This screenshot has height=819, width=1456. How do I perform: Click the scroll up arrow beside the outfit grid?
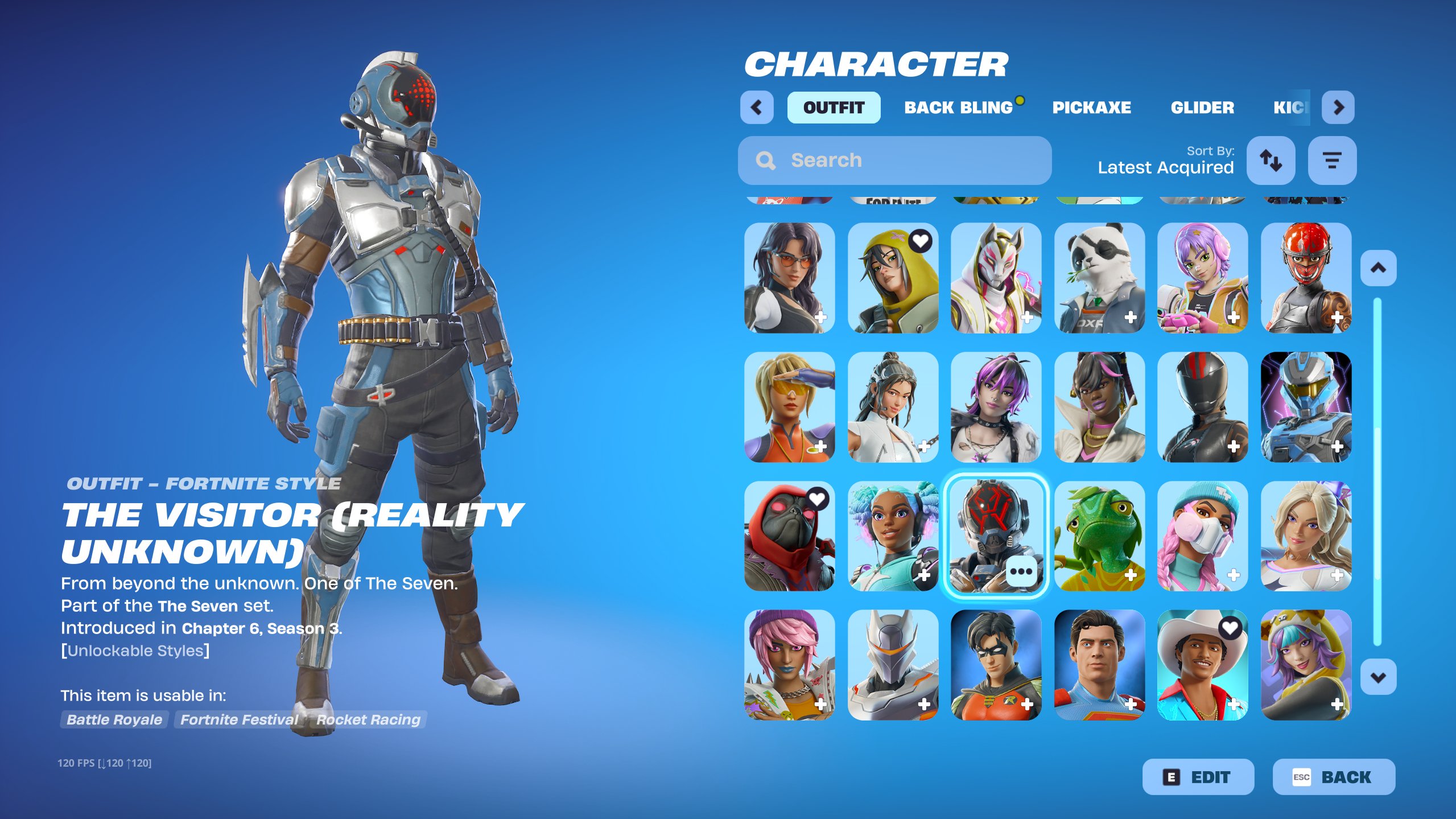(x=1379, y=267)
